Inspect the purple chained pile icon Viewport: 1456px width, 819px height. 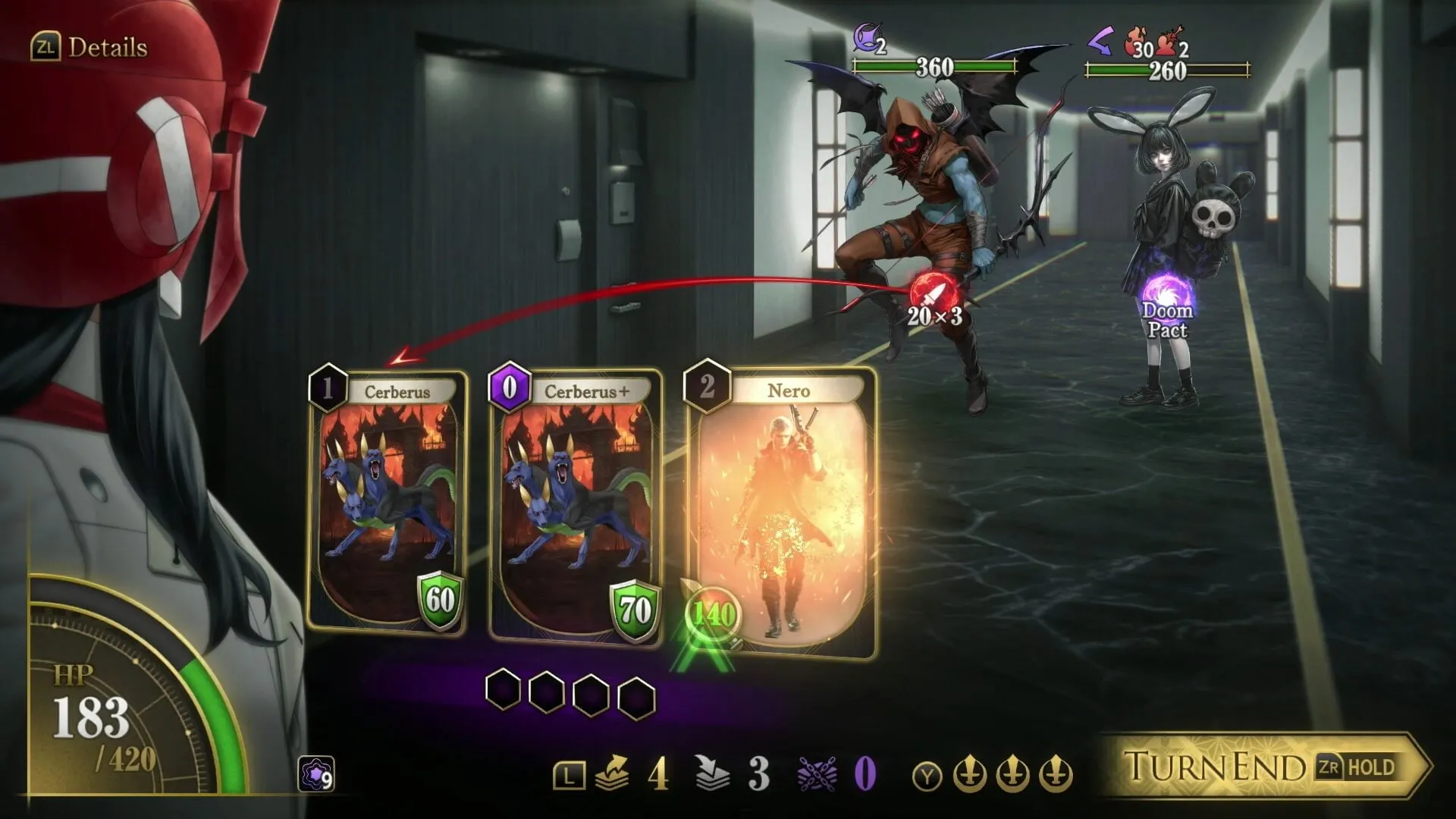coord(817,774)
